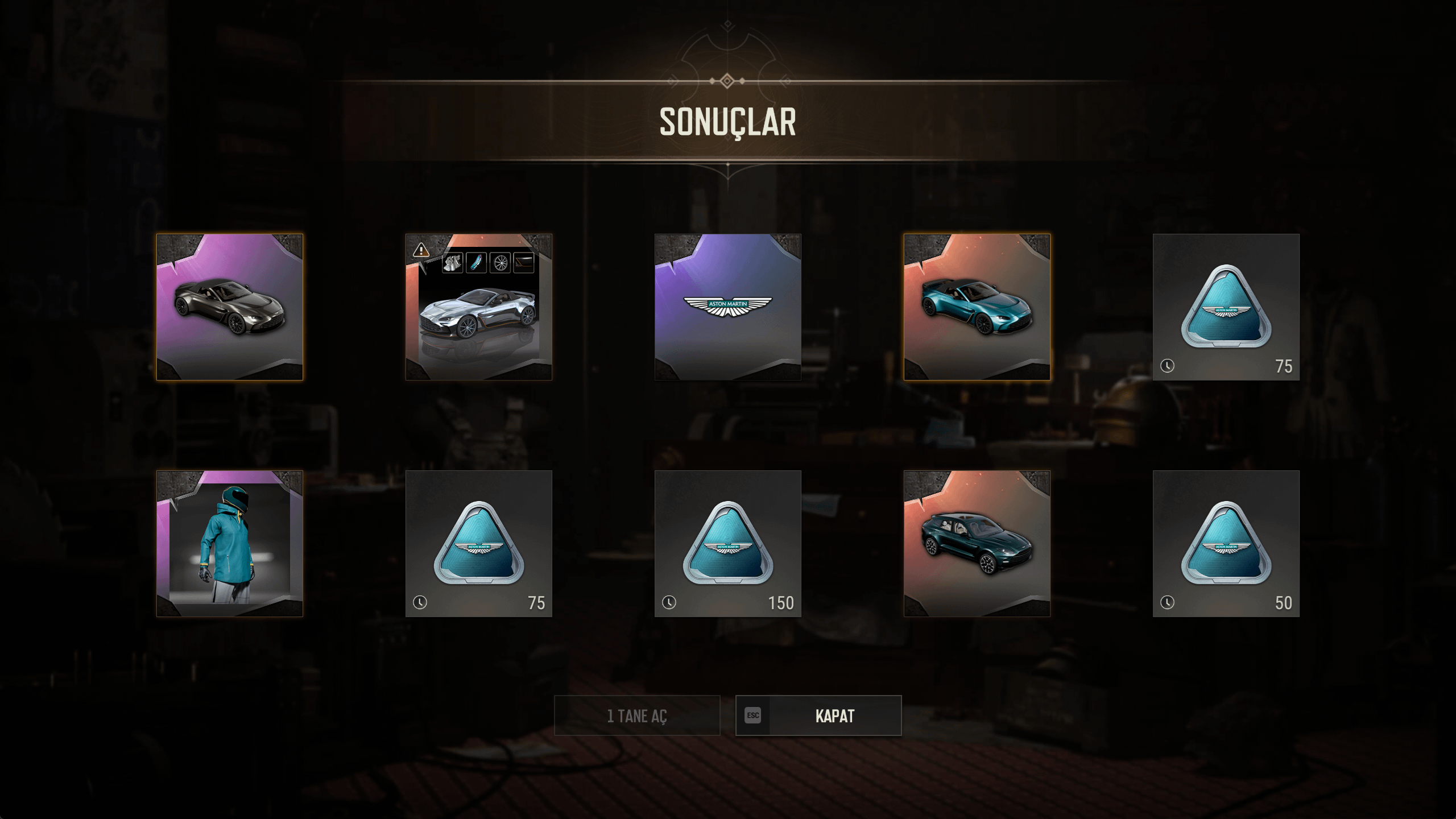
Task: Click the KAPAT close button
Action: point(818,715)
